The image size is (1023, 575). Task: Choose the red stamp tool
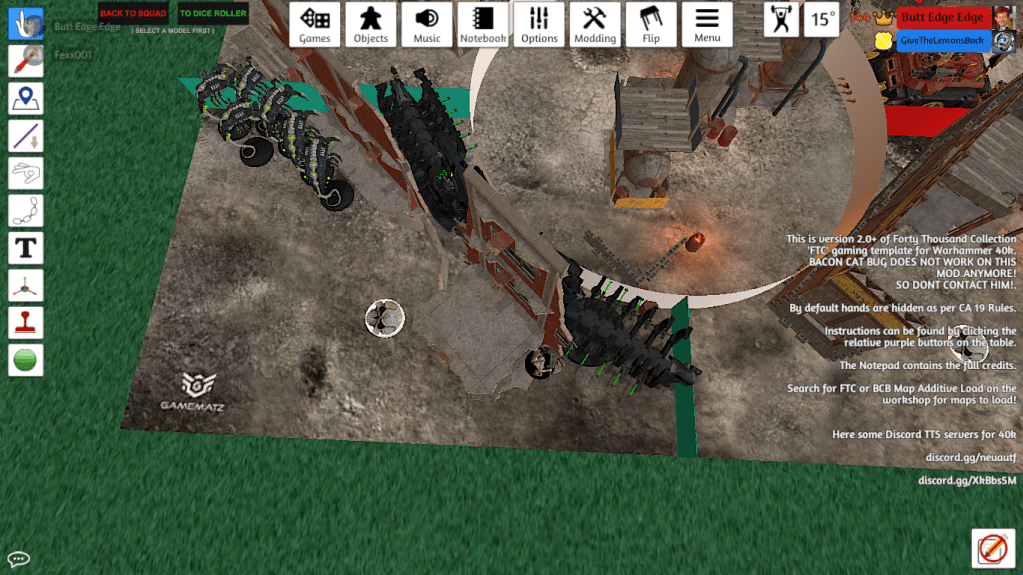(x=26, y=322)
